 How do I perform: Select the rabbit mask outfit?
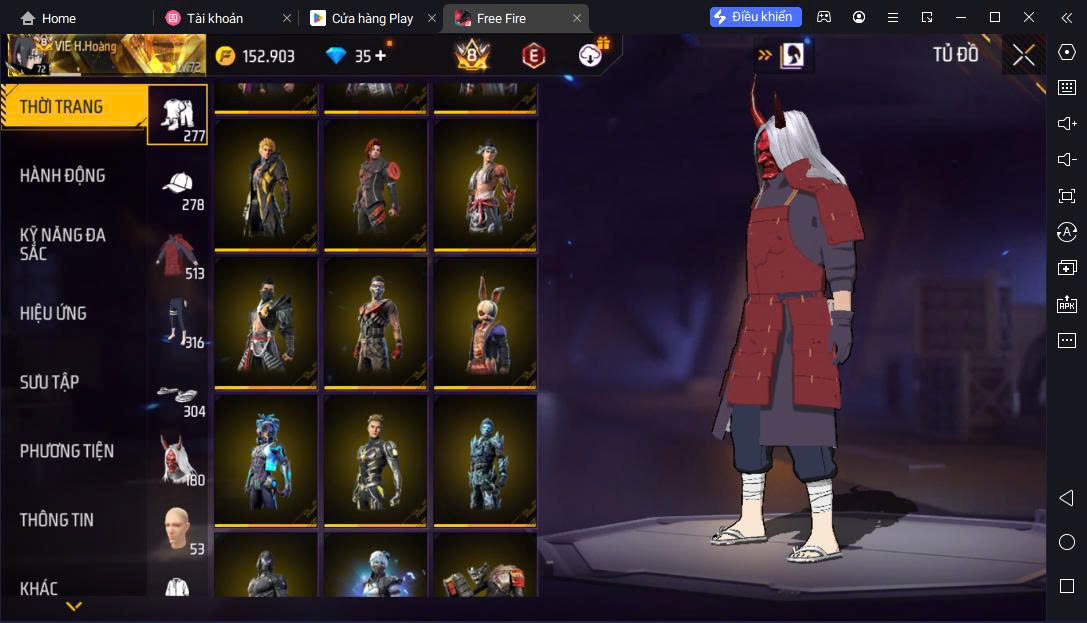coord(486,322)
